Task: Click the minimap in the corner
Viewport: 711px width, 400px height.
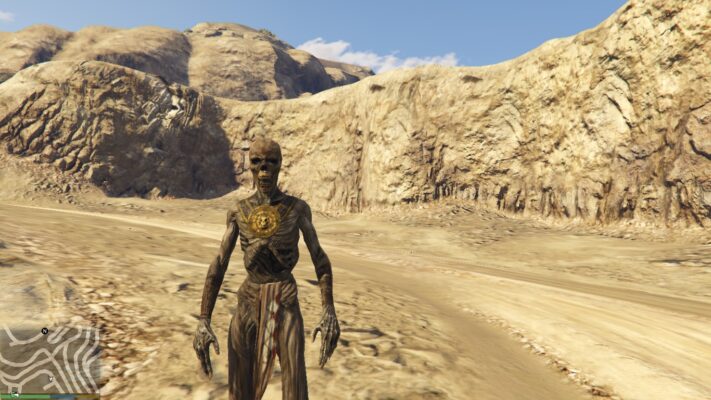Action: pos(50,358)
